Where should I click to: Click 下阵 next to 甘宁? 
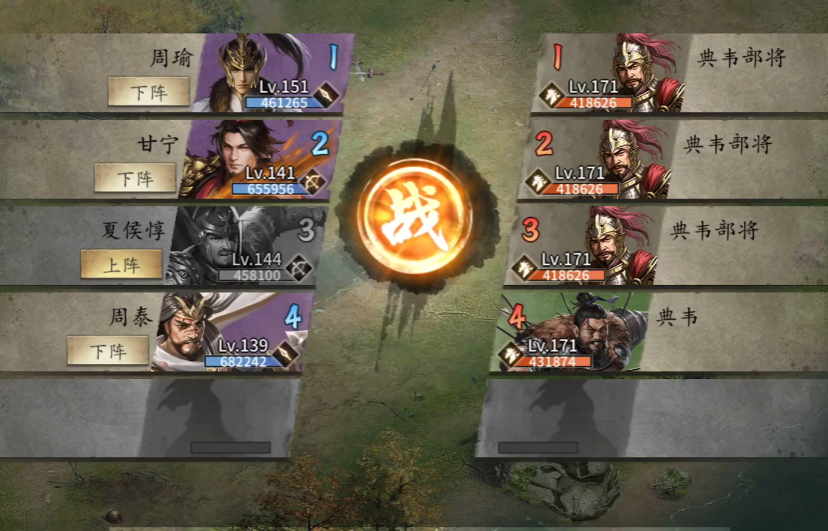(135, 178)
